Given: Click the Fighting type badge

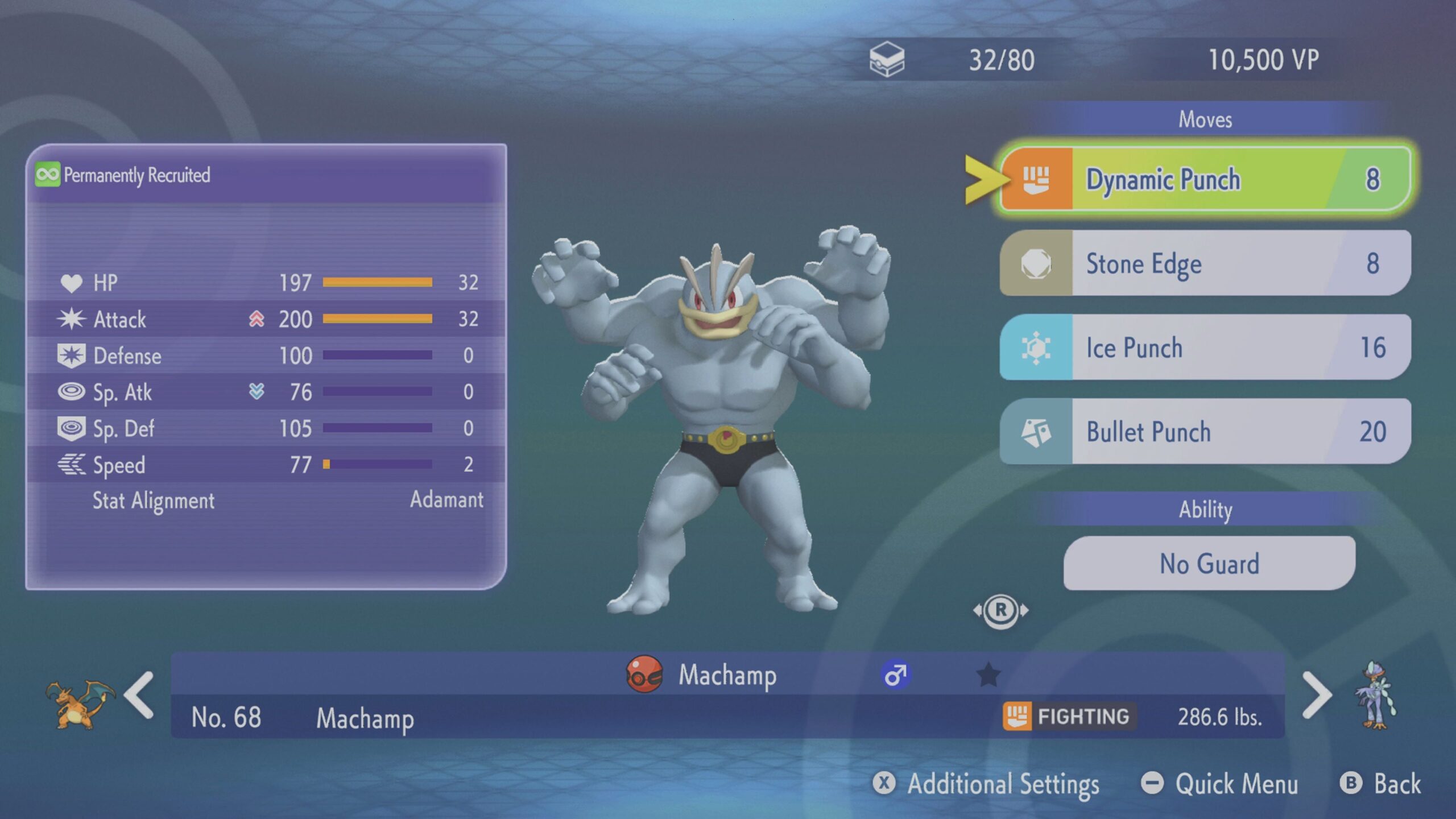Looking at the screenshot, I should 1068,716.
